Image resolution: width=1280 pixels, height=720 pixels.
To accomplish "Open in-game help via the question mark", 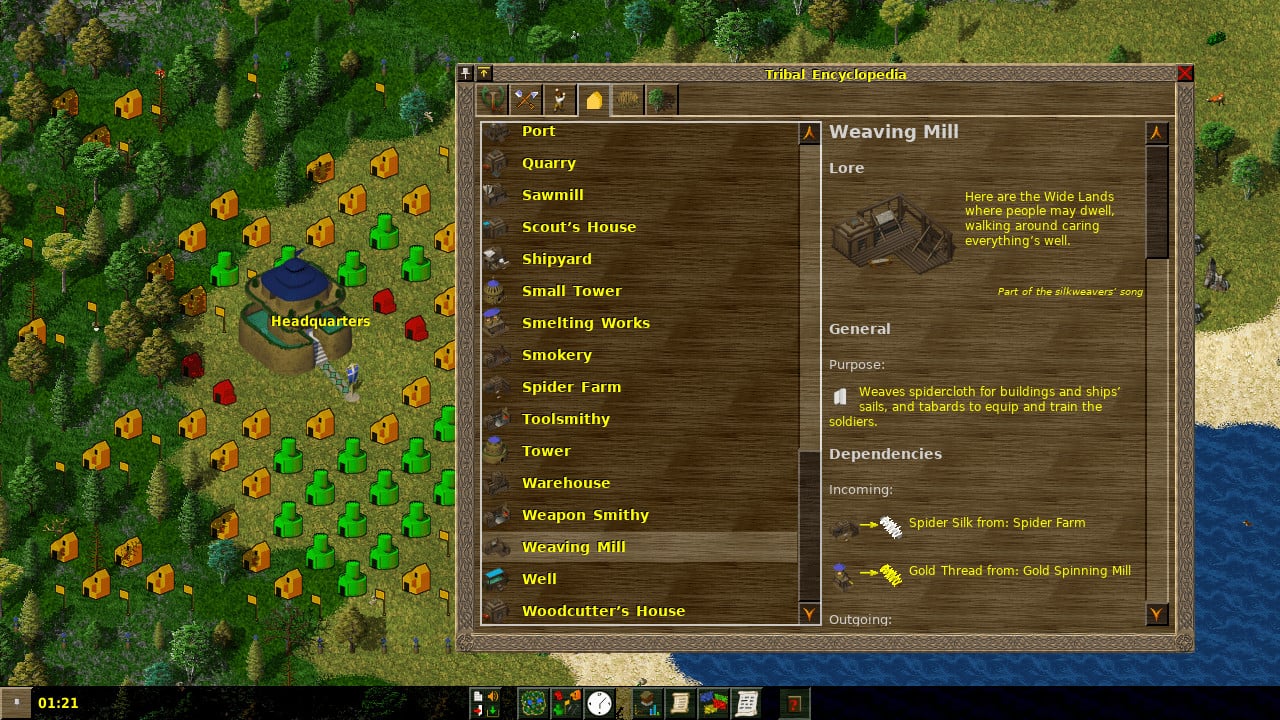I will [794, 702].
